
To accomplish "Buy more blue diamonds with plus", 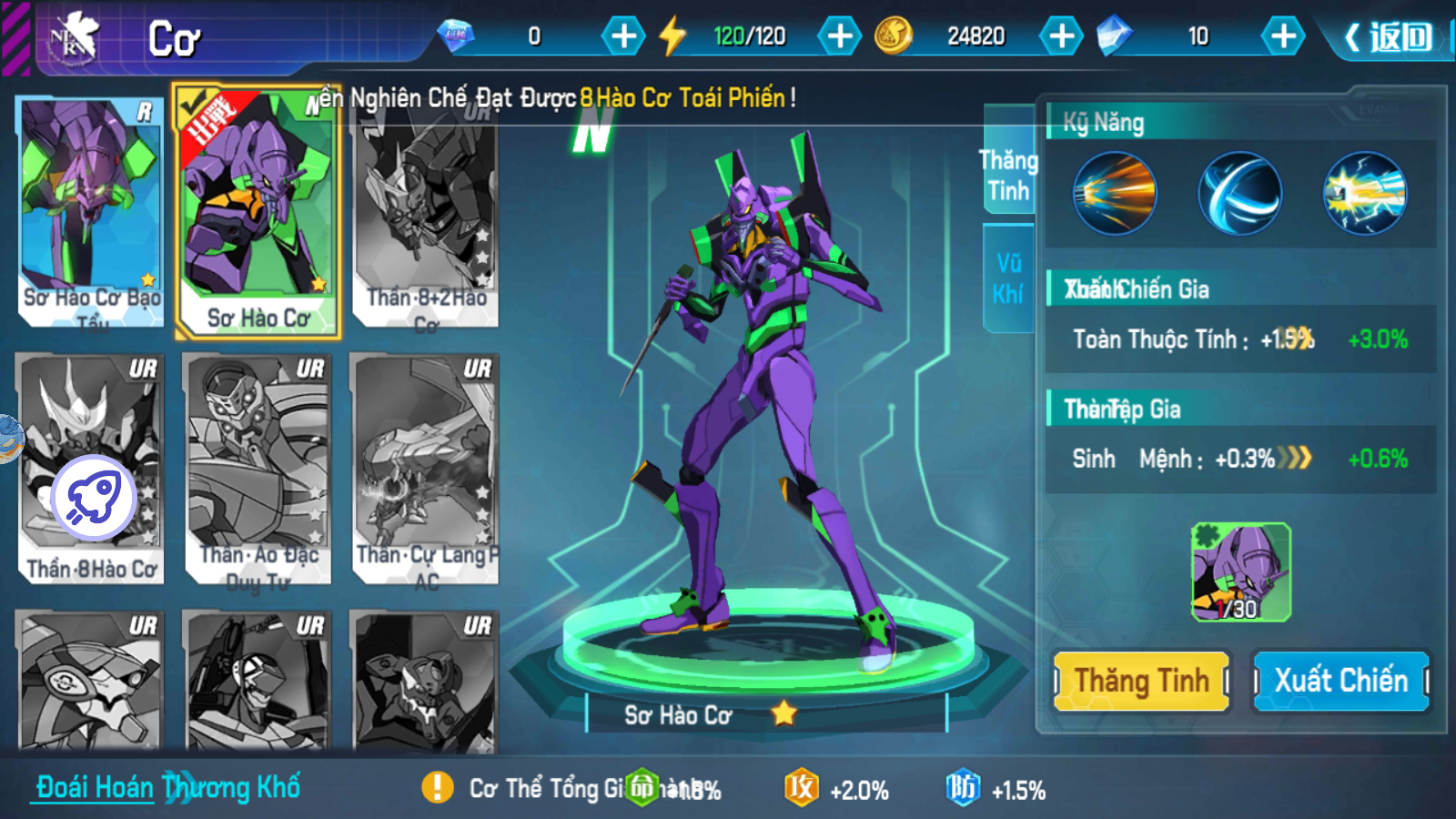I will (x=1283, y=36).
